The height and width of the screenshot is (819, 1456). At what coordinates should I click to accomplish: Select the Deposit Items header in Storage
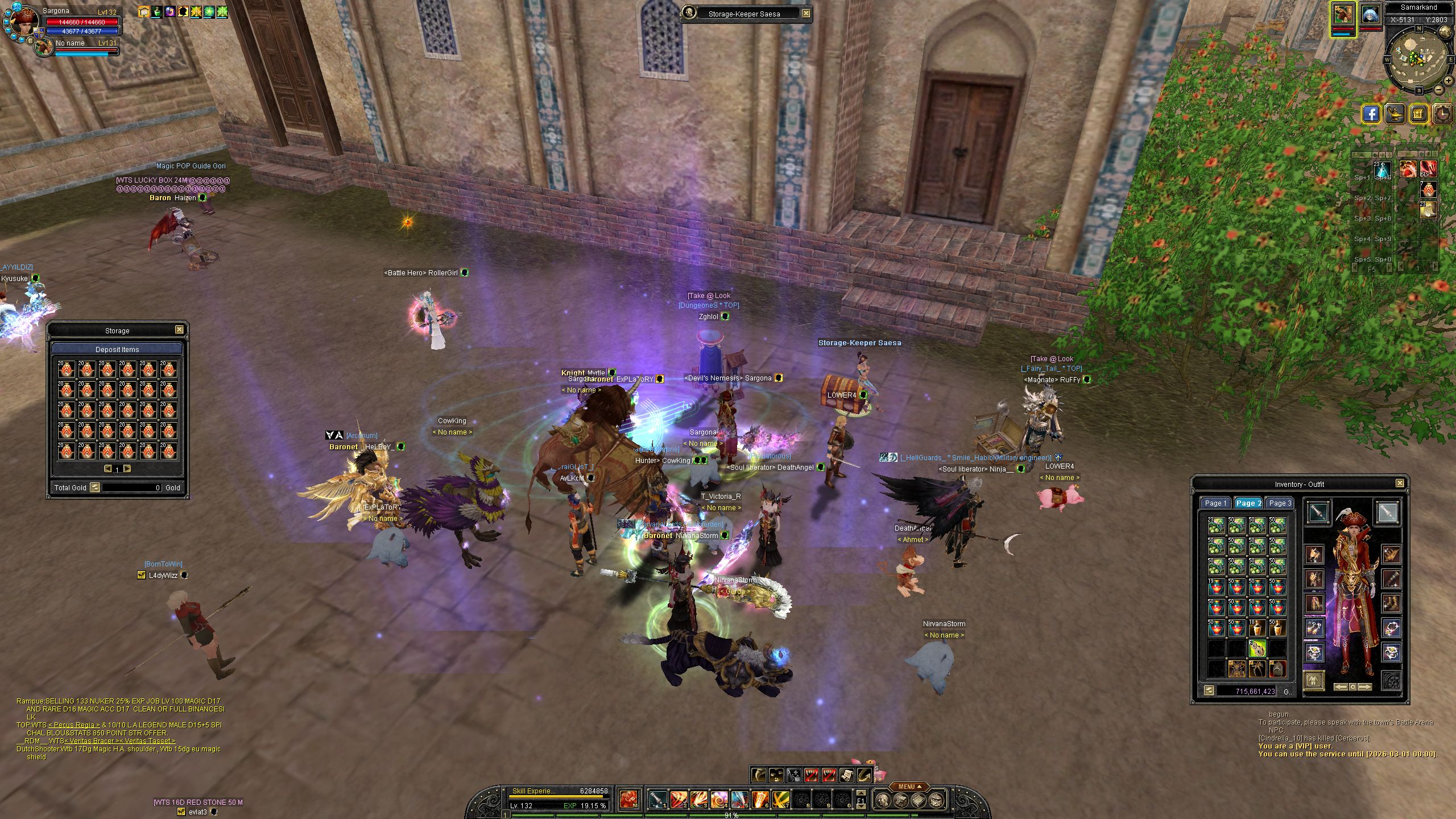click(x=117, y=349)
